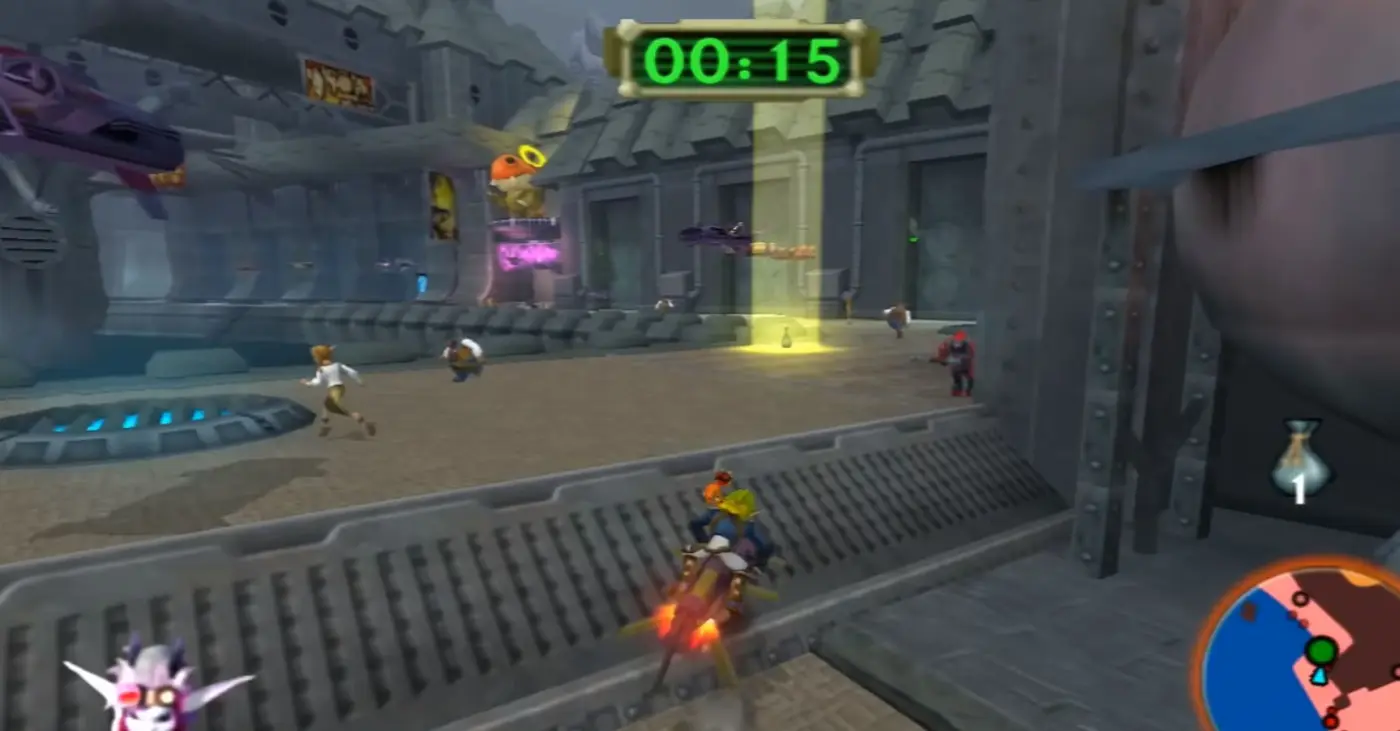Select the money bag icon
This screenshot has width=1400, height=731.
[1298, 458]
